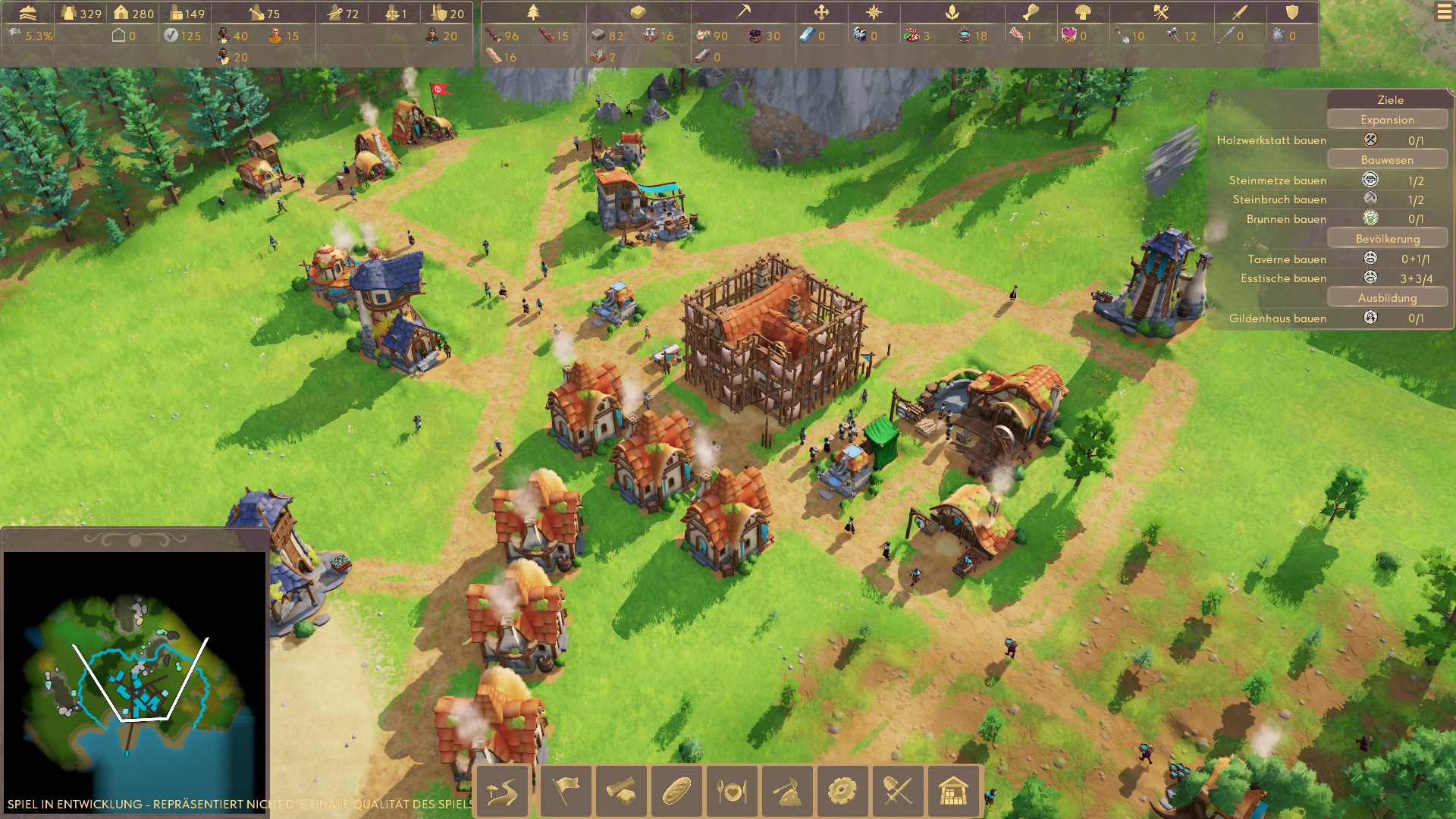
Task: Open the roads and paths build menu
Action: [502, 792]
